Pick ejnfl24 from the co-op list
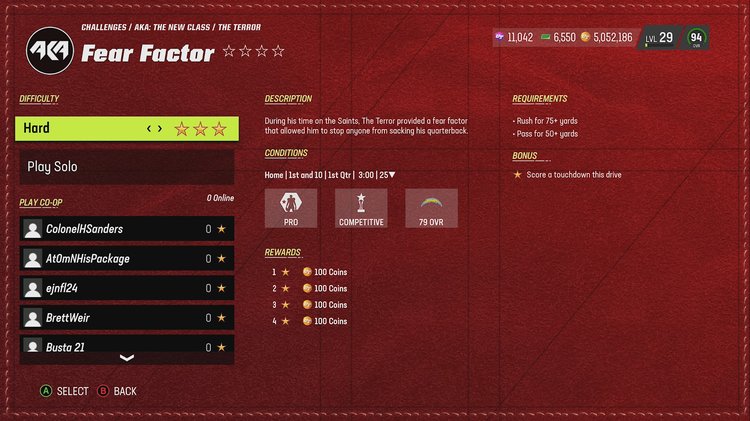Screen dimensions: 750x421 coord(127,288)
